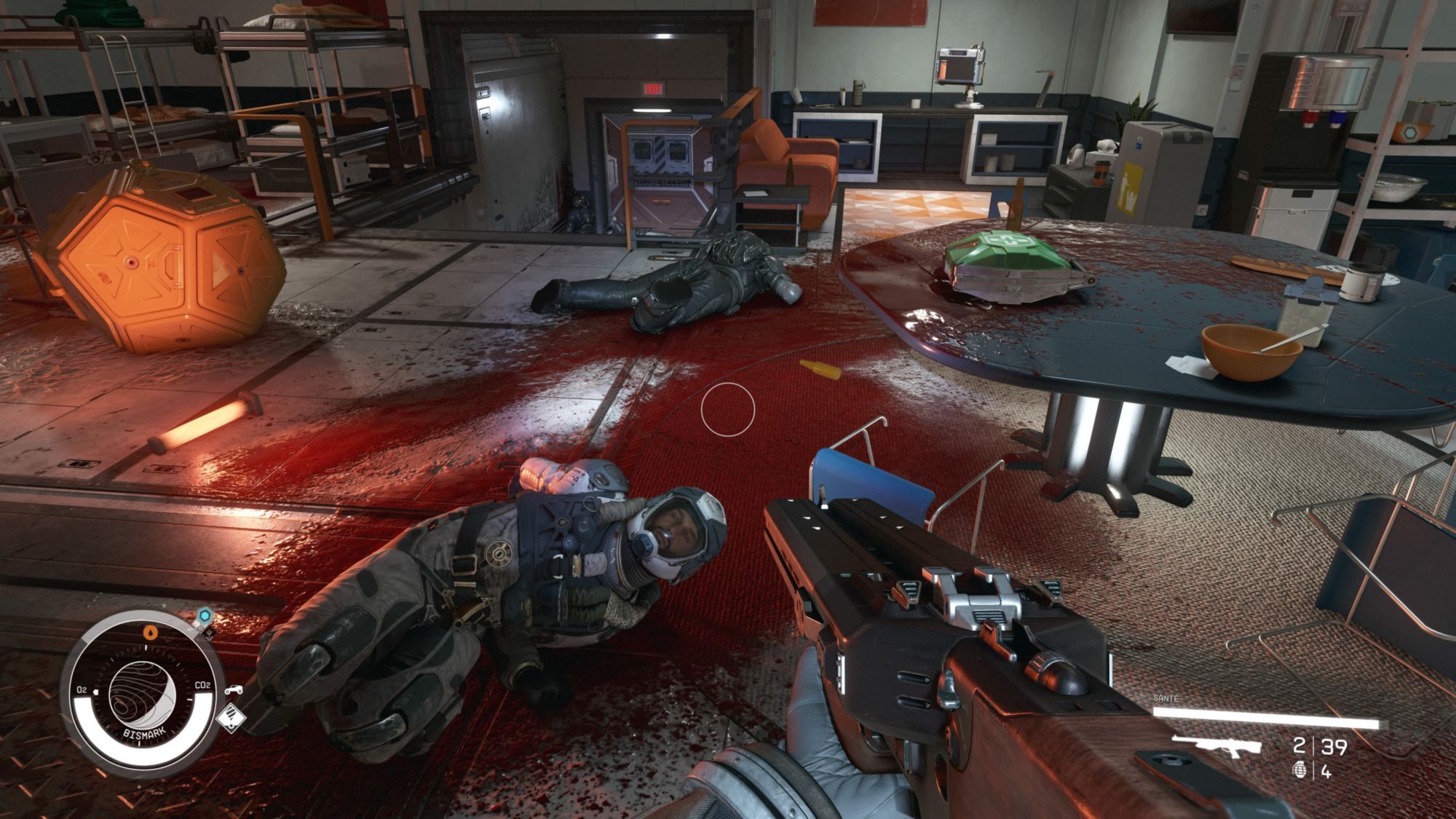Viewport: 1456px width, 819px height.
Task: Click the rover vehicle icon
Action: (x=234, y=689)
